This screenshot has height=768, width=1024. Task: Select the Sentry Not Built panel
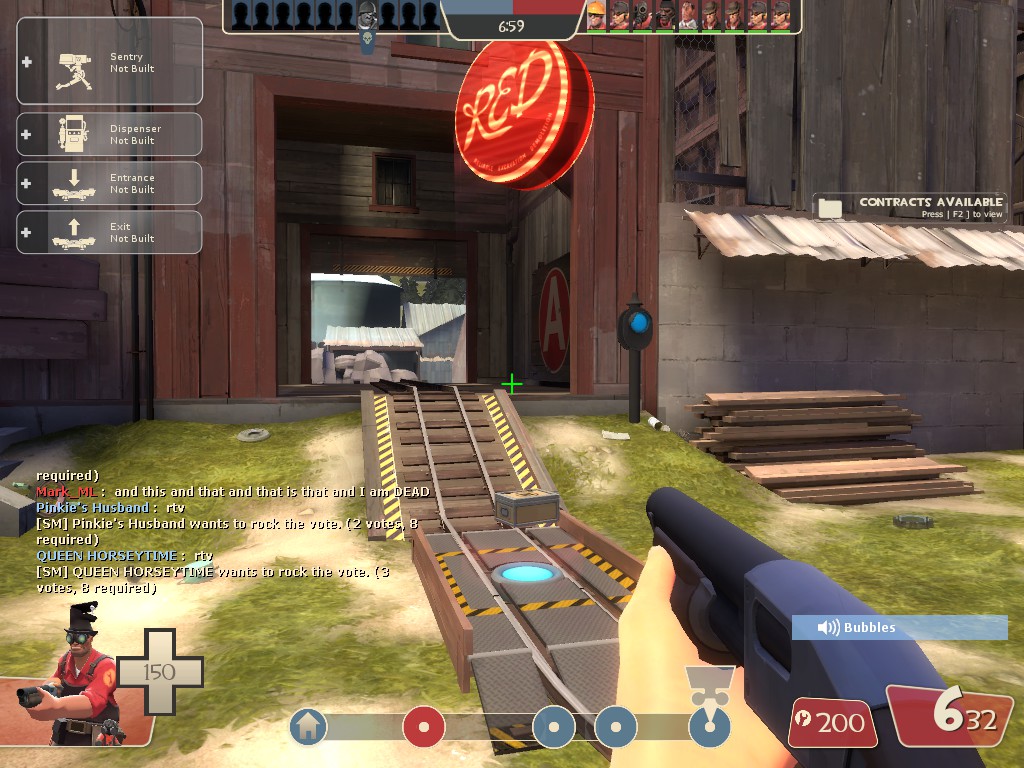coord(110,62)
